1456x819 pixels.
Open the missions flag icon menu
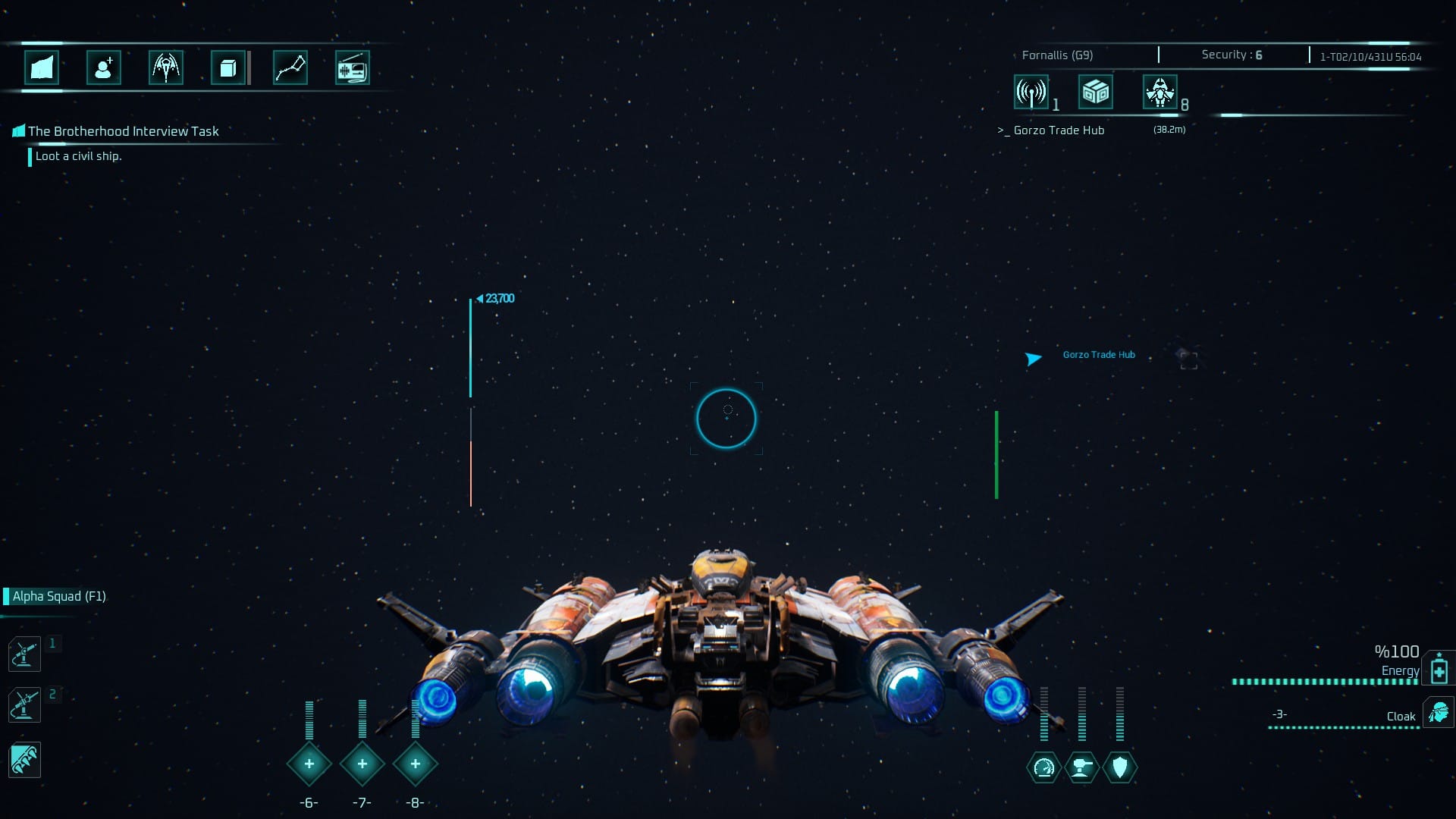point(42,68)
